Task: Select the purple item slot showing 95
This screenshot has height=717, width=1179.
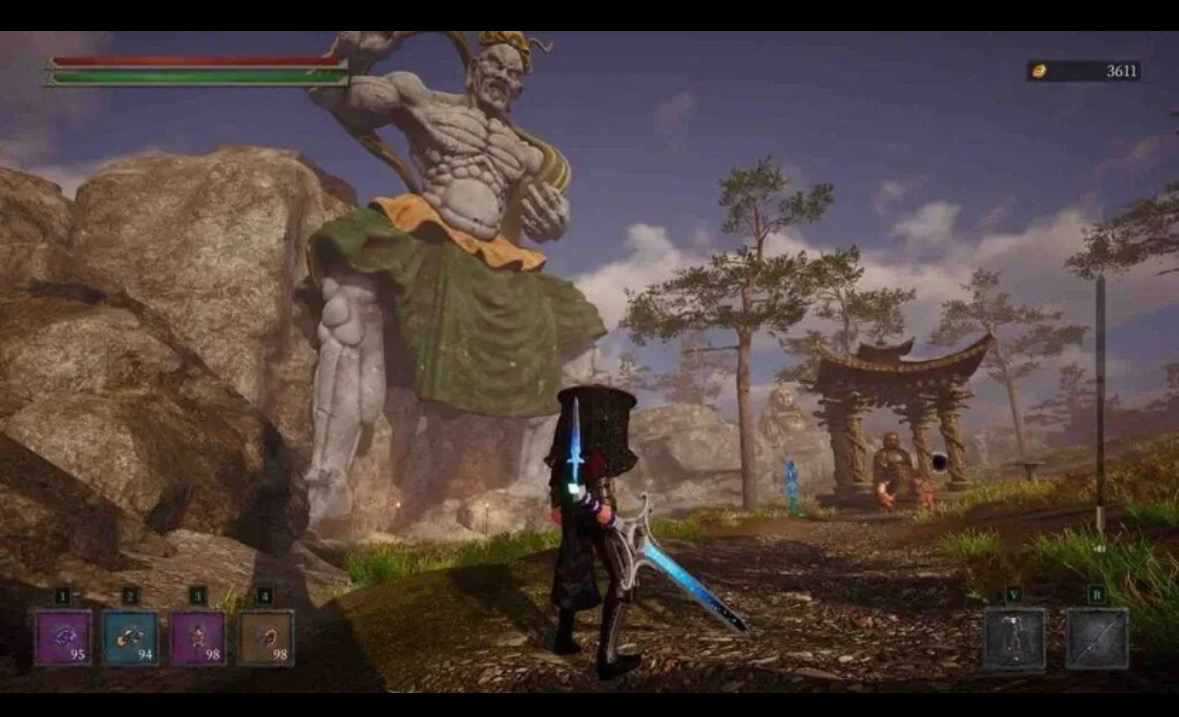Action: pos(63,638)
